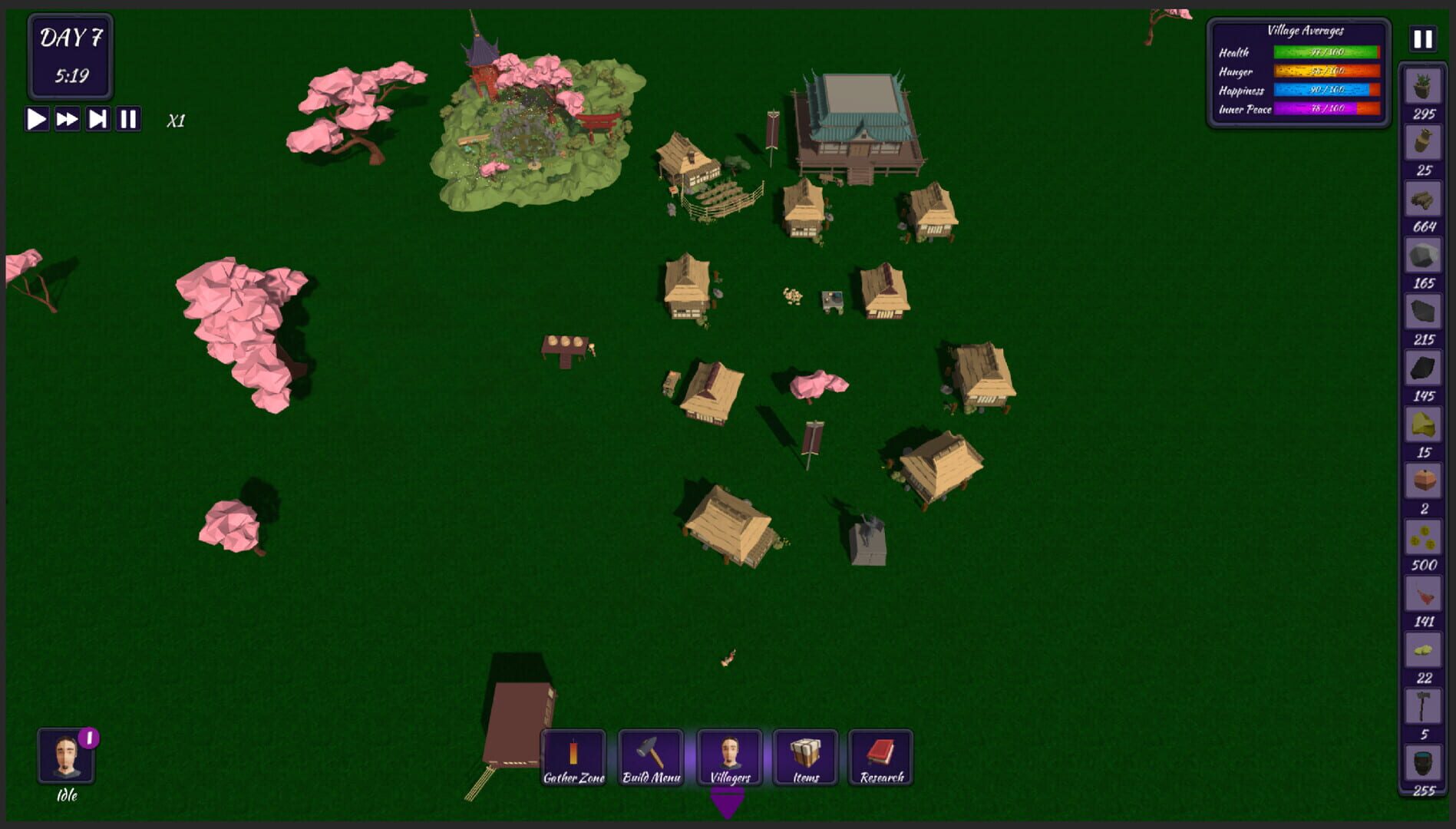
Task: Open the Research menu
Action: [x=880, y=756]
